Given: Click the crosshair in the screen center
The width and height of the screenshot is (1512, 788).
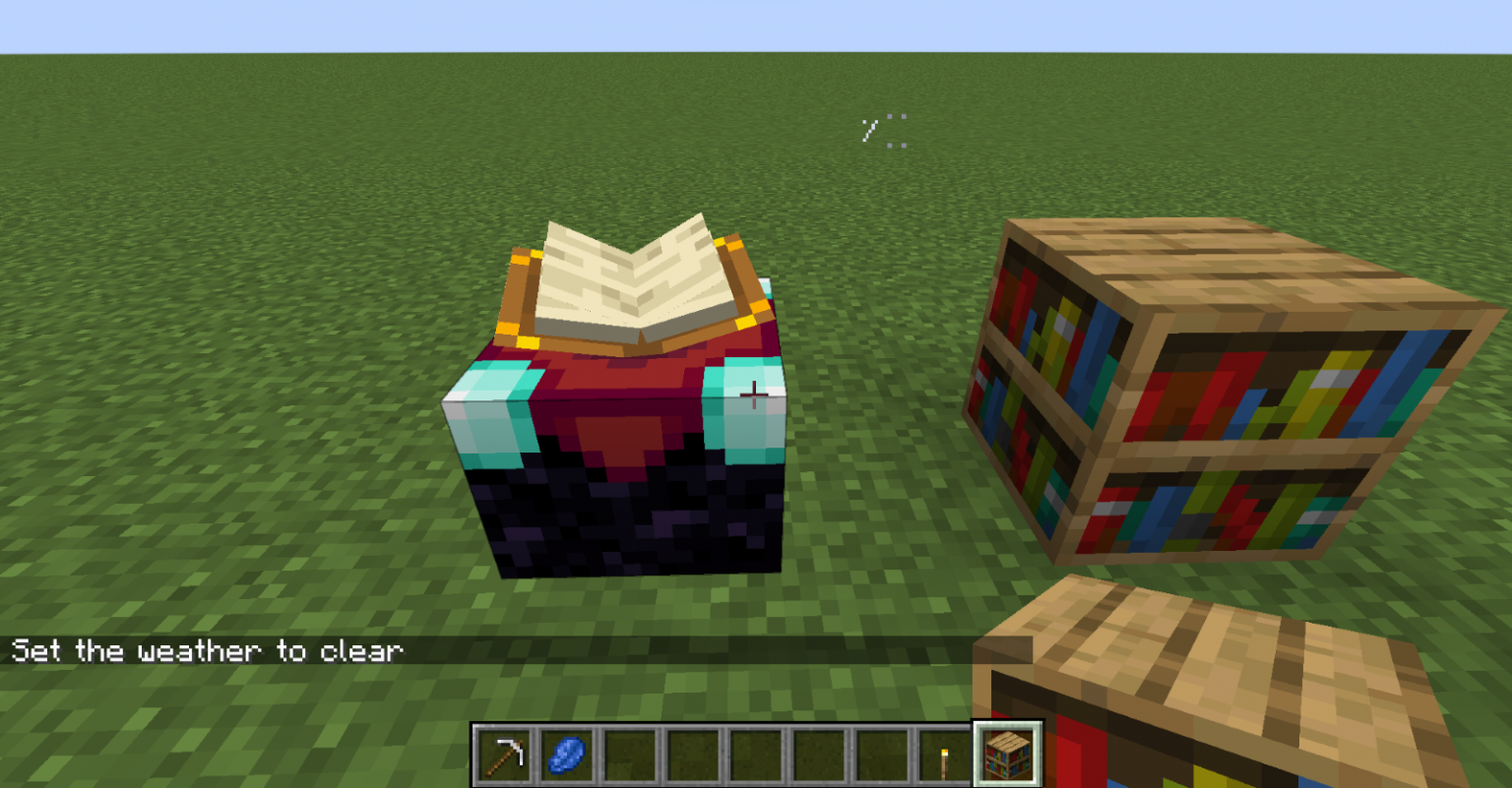Looking at the screenshot, I should point(754,394).
